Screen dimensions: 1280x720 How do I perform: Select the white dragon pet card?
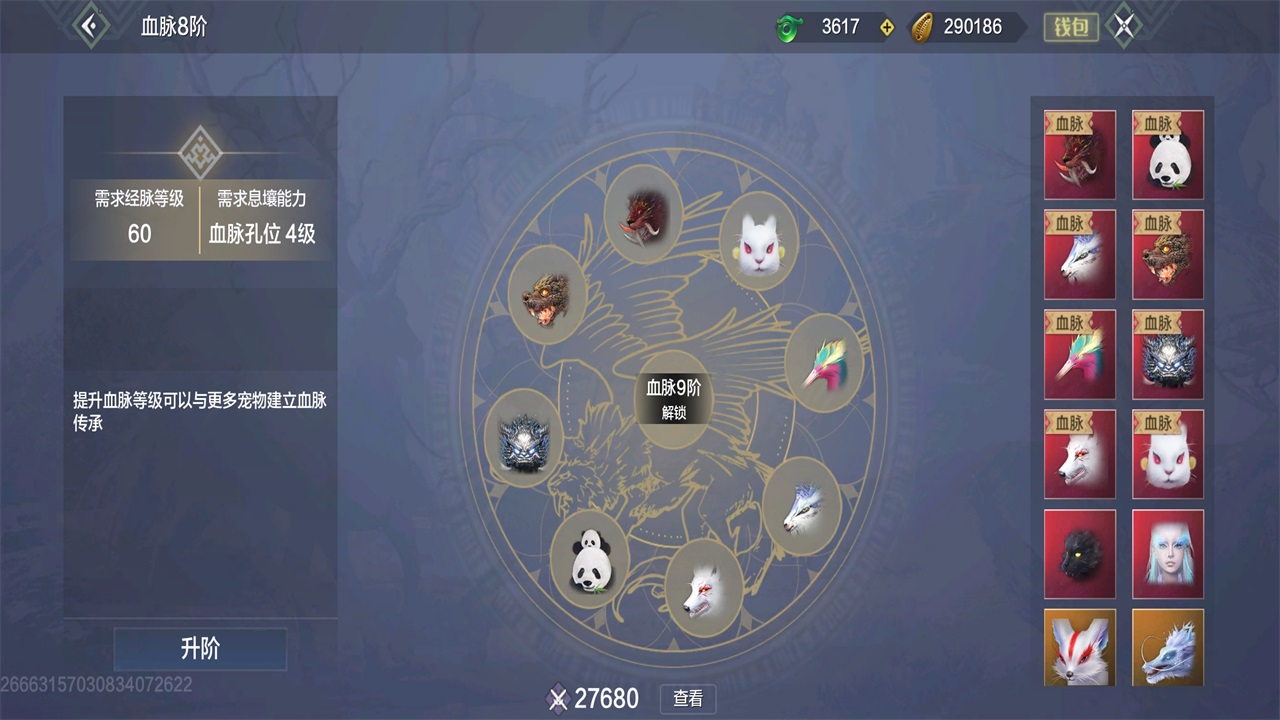[x=1168, y=647]
